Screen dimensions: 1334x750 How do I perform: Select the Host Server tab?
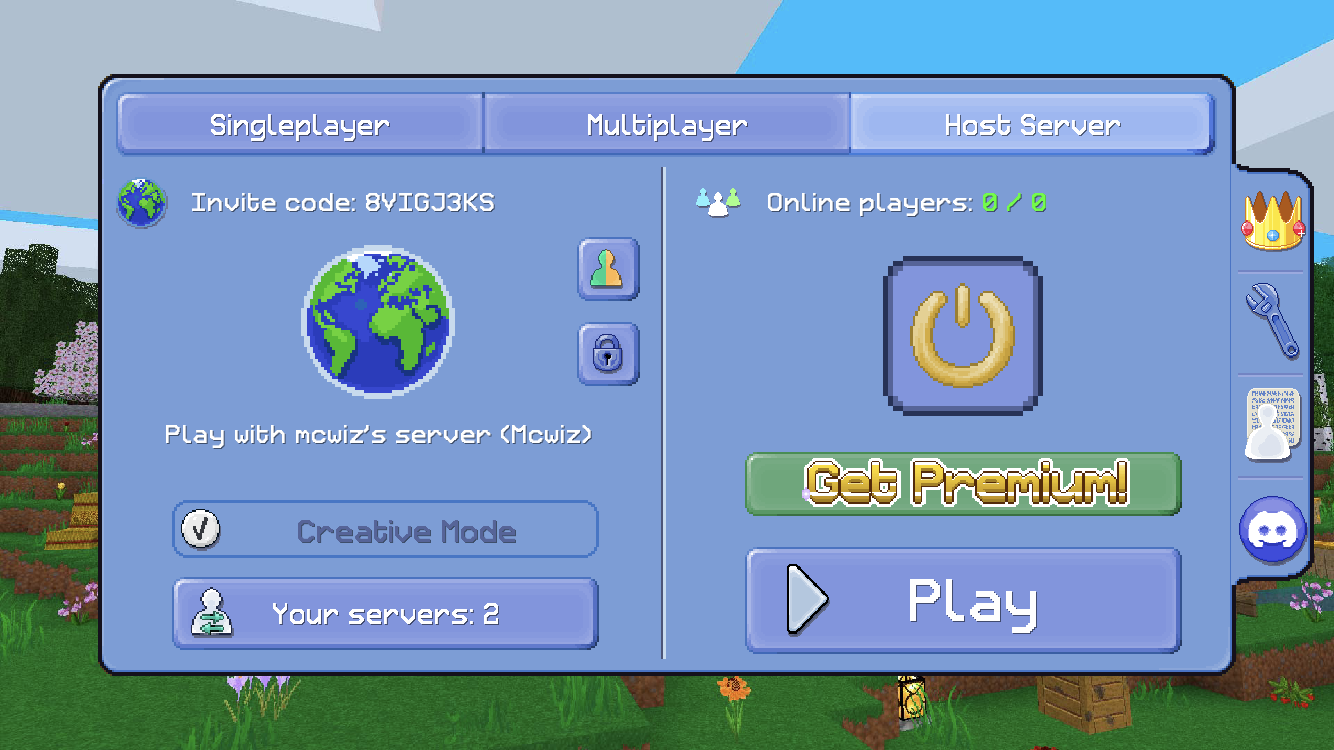1031,124
